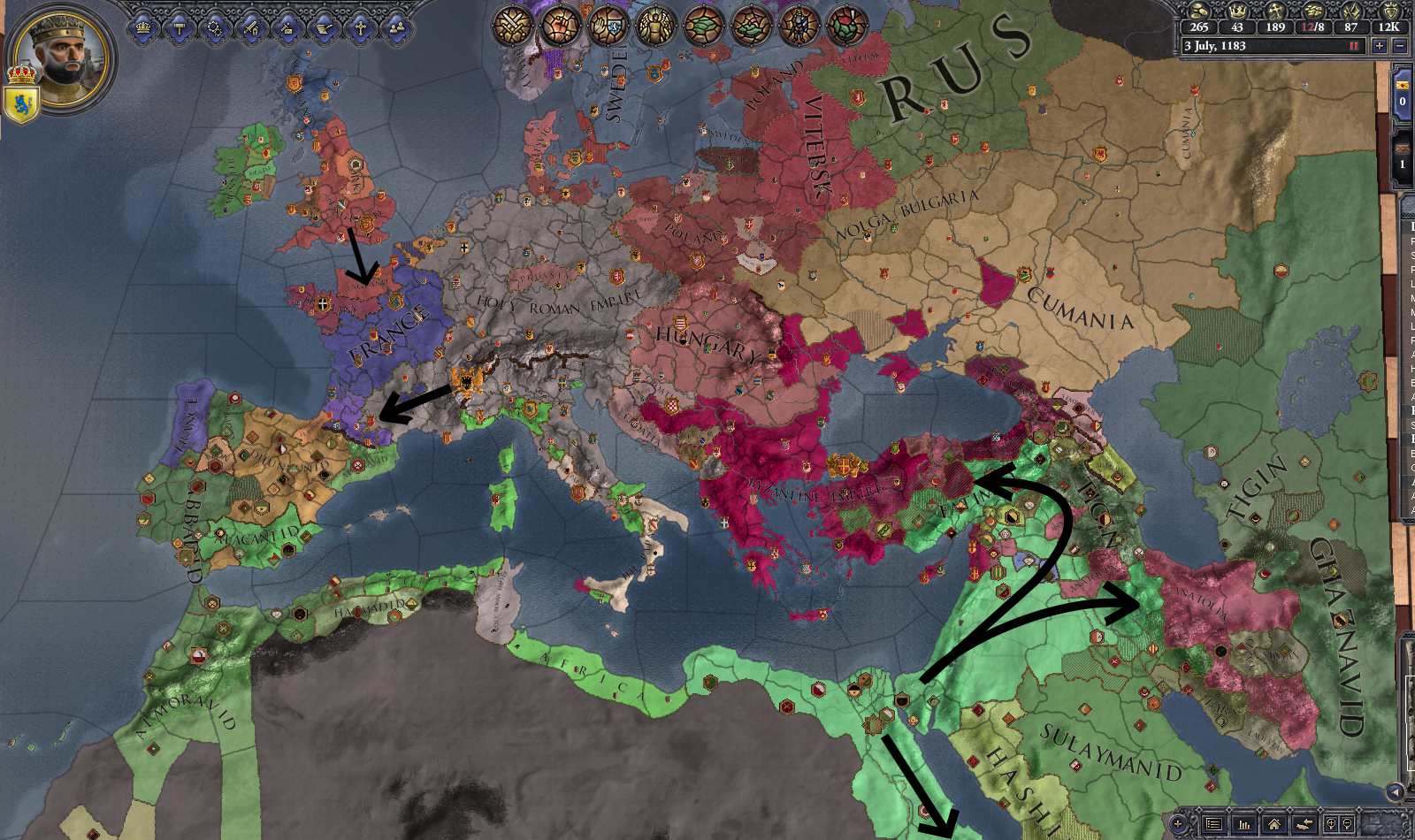Open the message log list icon at bottom right
Image resolution: width=1415 pixels, height=840 pixels.
[1213, 824]
